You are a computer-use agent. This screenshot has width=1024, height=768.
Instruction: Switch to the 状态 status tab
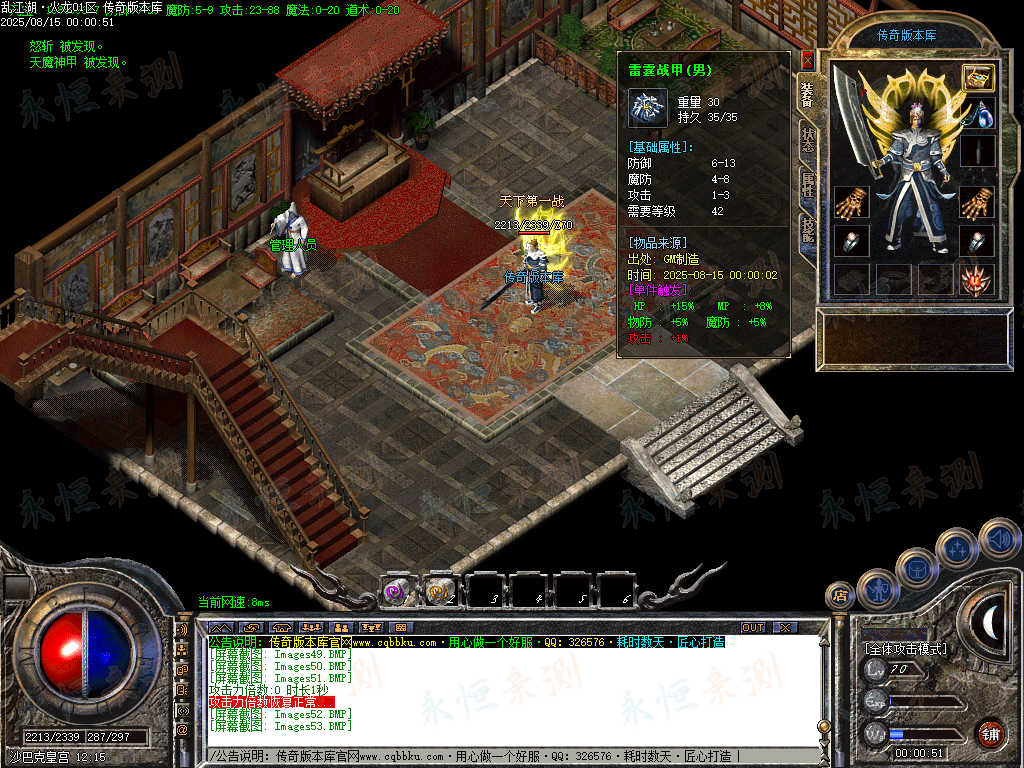[807, 139]
